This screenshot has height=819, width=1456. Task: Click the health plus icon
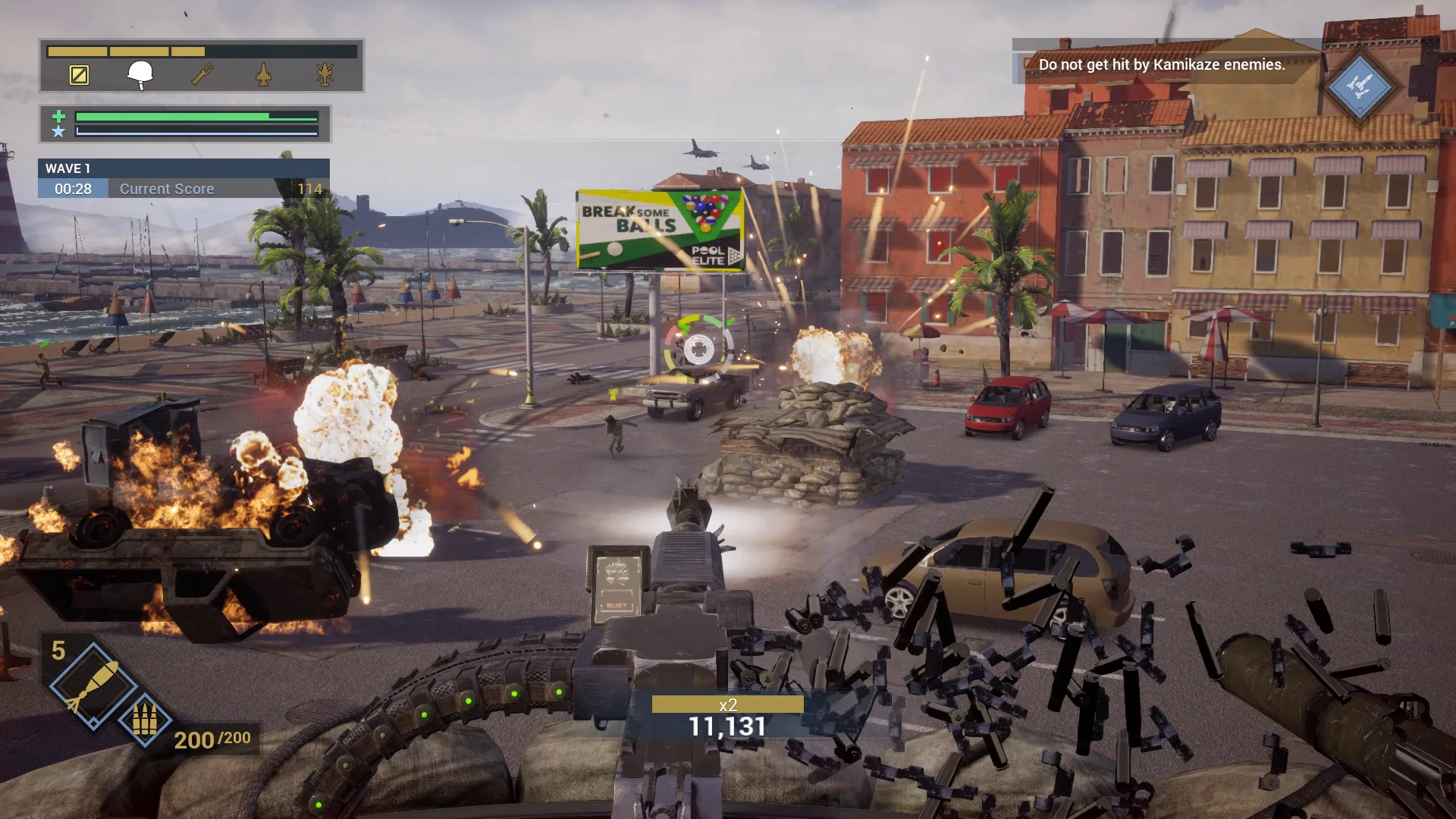coord(57,115)
